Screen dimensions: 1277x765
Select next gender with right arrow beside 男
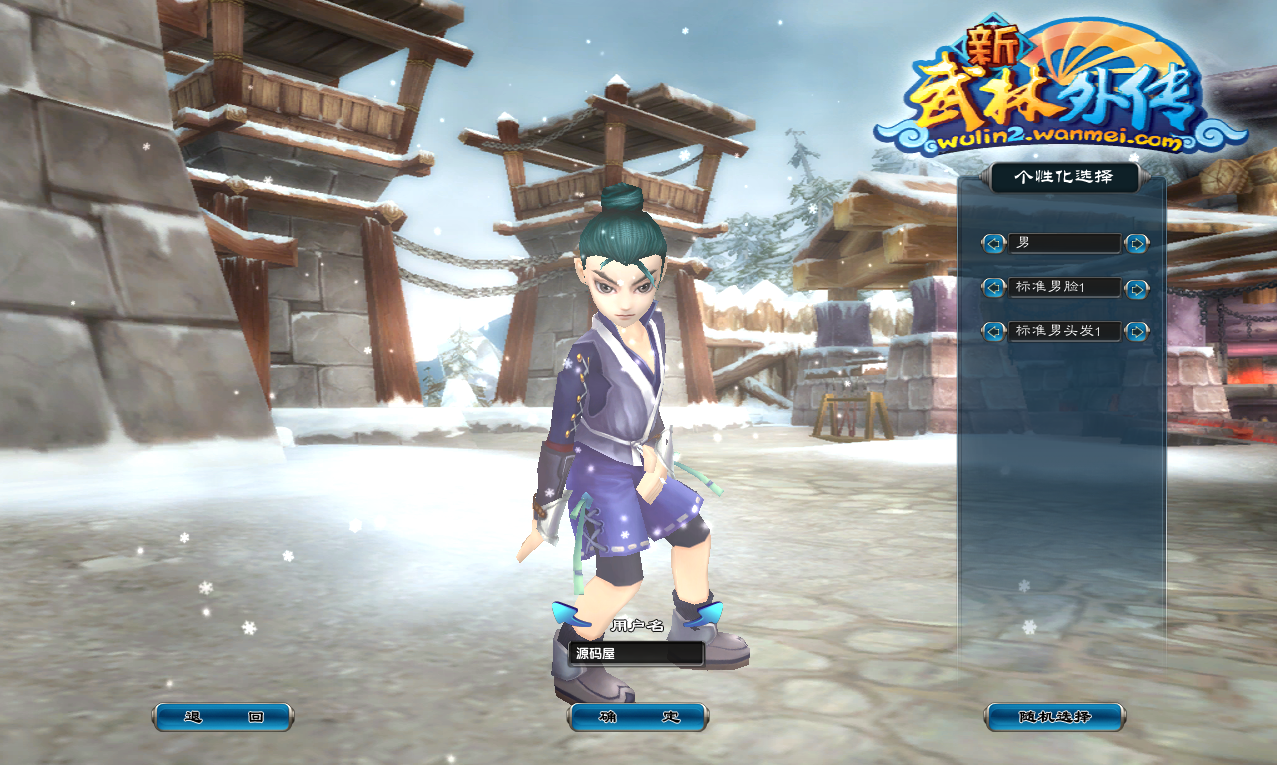point(1136,243)
